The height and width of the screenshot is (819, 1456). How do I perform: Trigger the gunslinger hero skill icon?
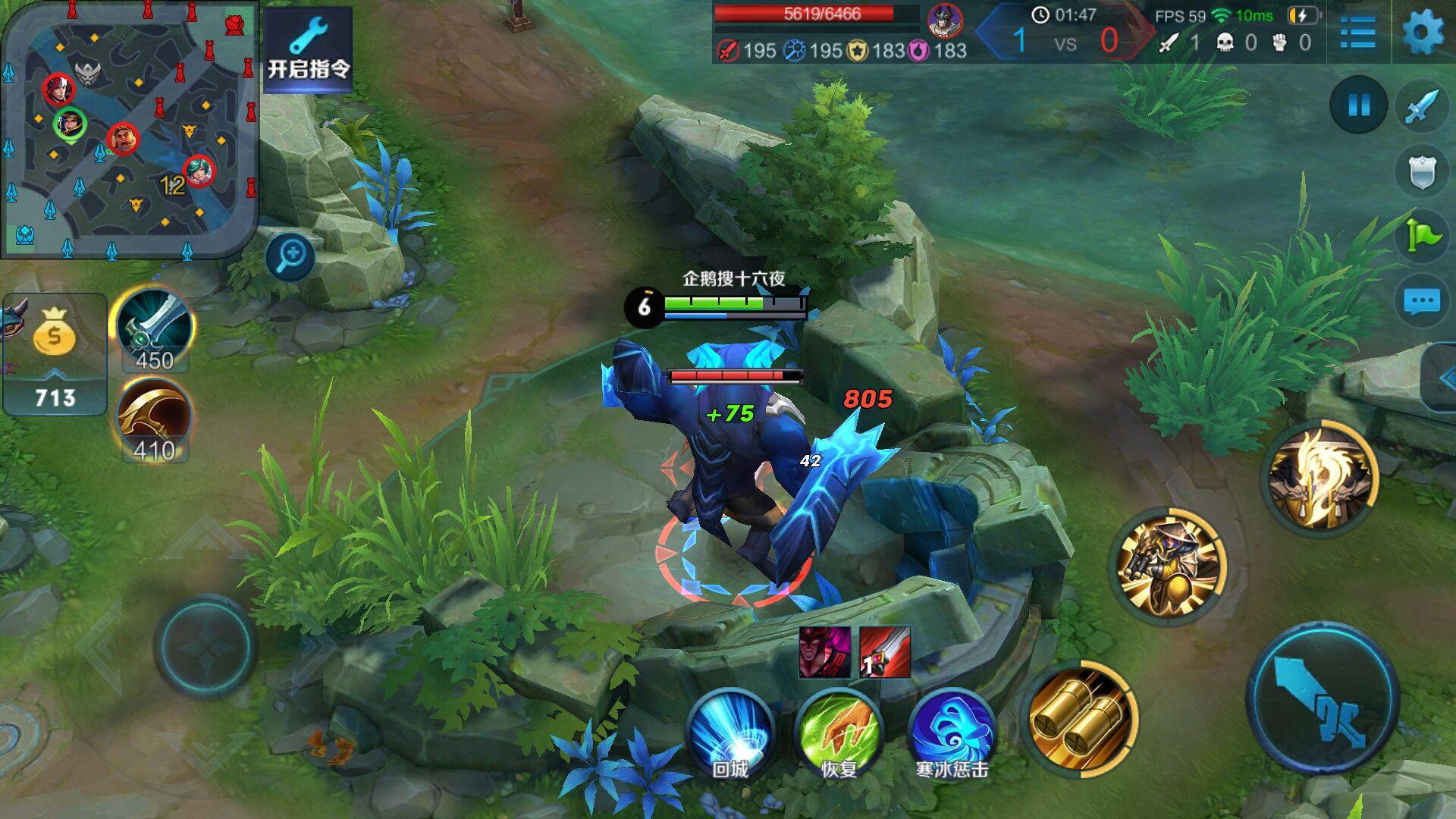click(1166, 566)
